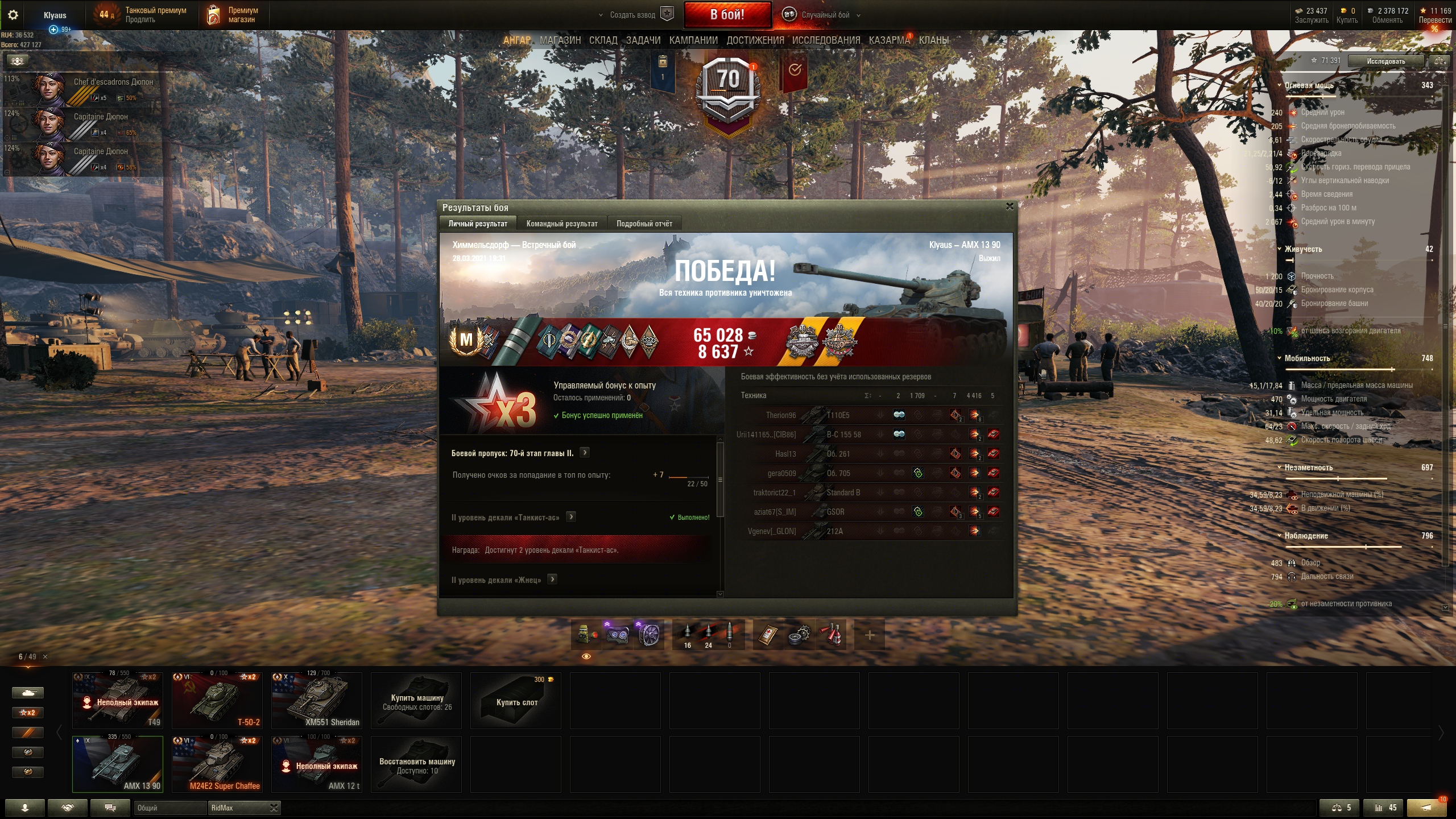Click the Исследовать button
Viewport: 1456px width, 819px height.
[1385, 61]
